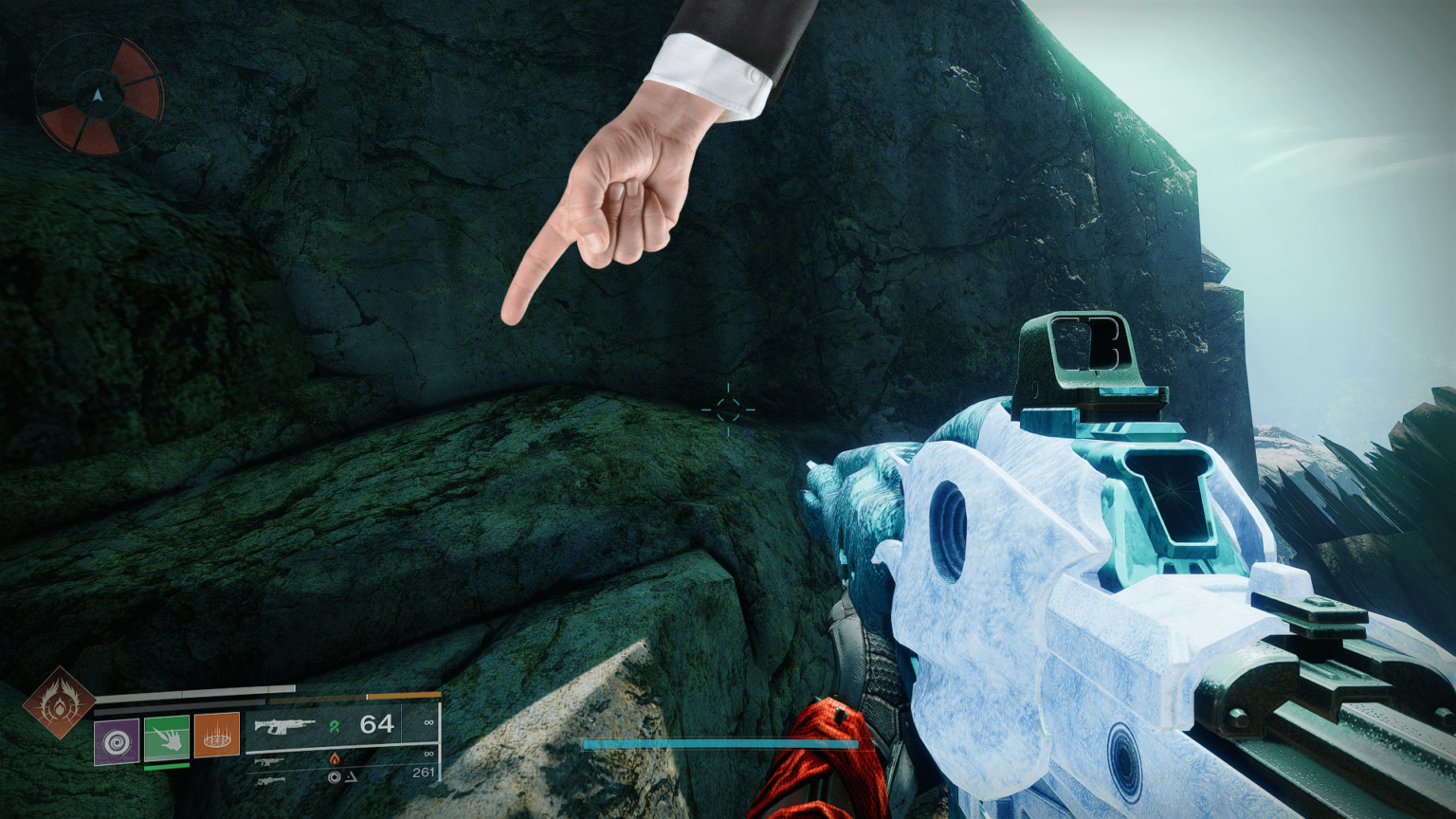The width and height of the screenshot is (1456, 819).
Task: Click the green strand ammo symbol beside 64
Action: 337,725
